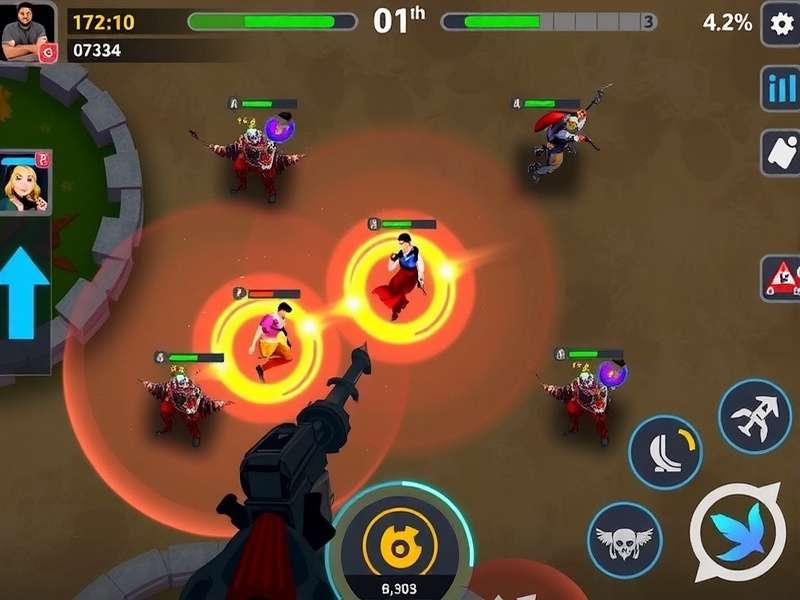Select the blonde woman teammate portrait
The width and height of the screenshot is (800, 600).
[x=24, y=183]
